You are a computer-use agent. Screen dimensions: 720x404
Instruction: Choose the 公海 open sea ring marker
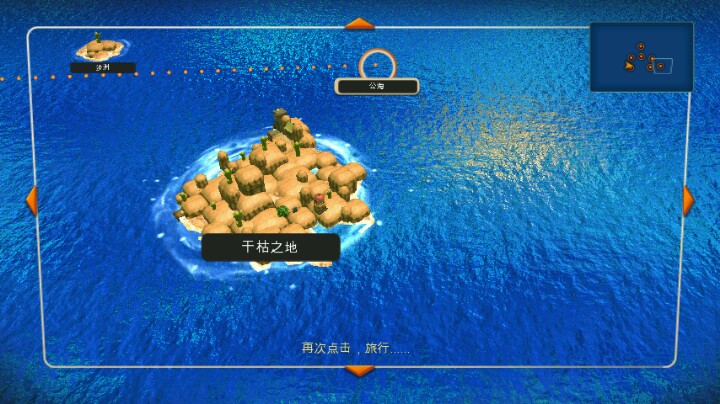(377, 64)
